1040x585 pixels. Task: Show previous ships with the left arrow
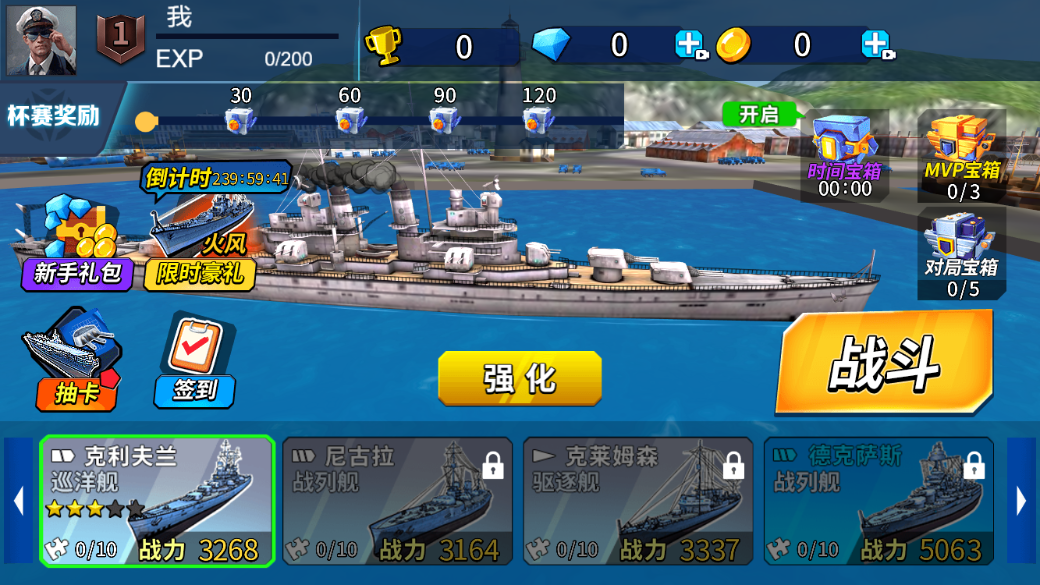click(18, 500)
